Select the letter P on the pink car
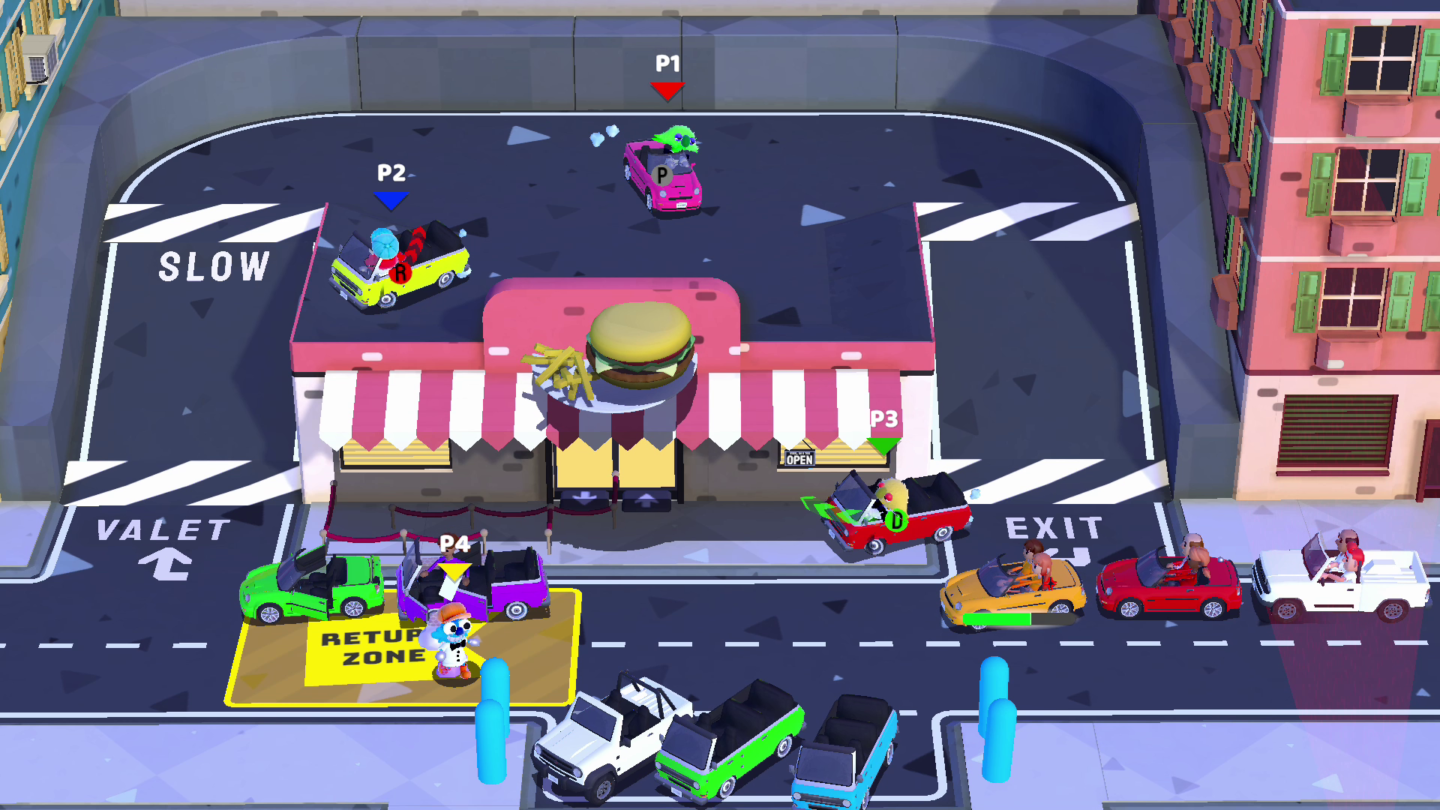The image size is (1440, 810). pyautogui.click(x=660, y=176)
